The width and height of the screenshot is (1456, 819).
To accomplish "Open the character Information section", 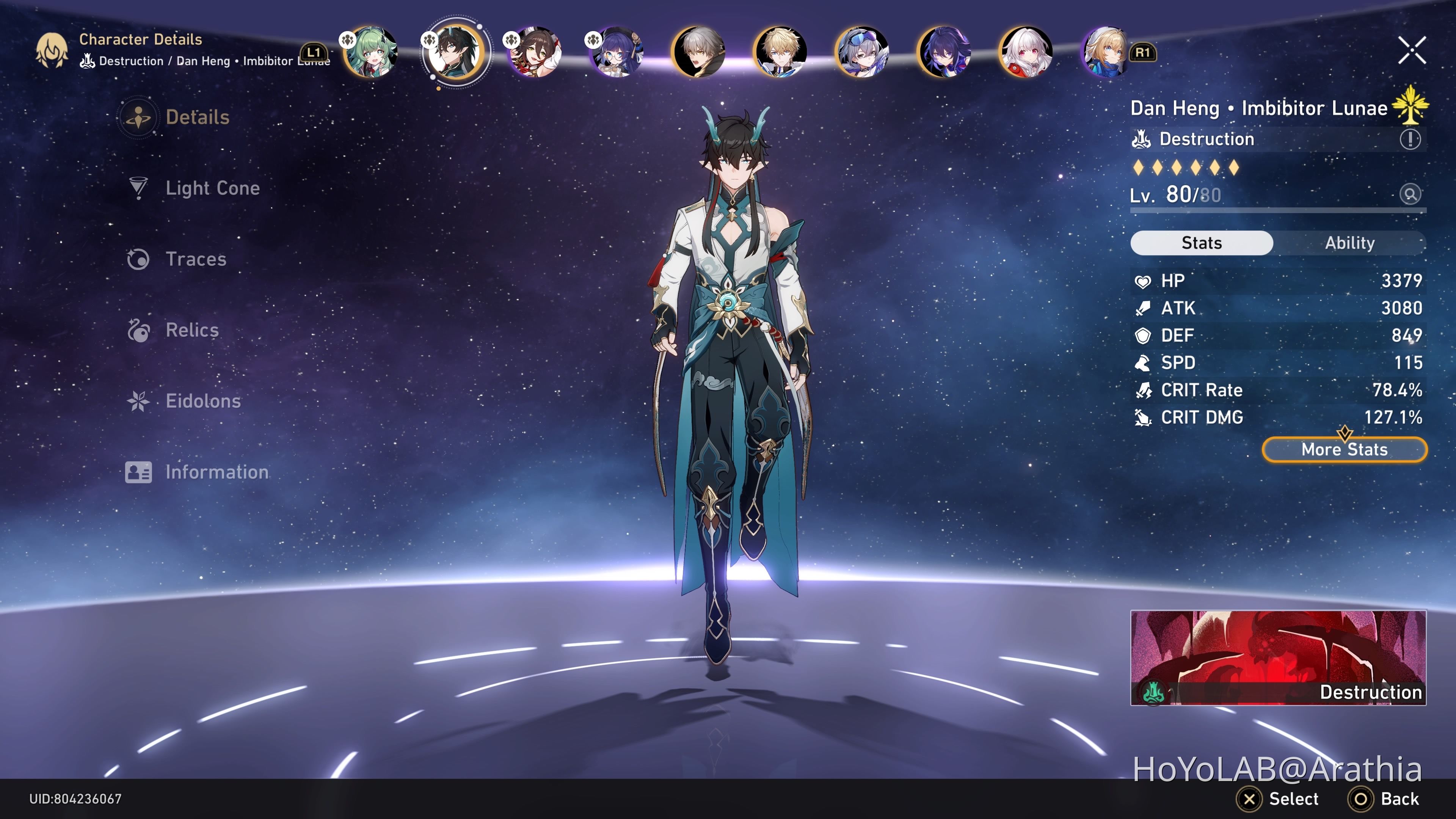I will coord(217,472).
